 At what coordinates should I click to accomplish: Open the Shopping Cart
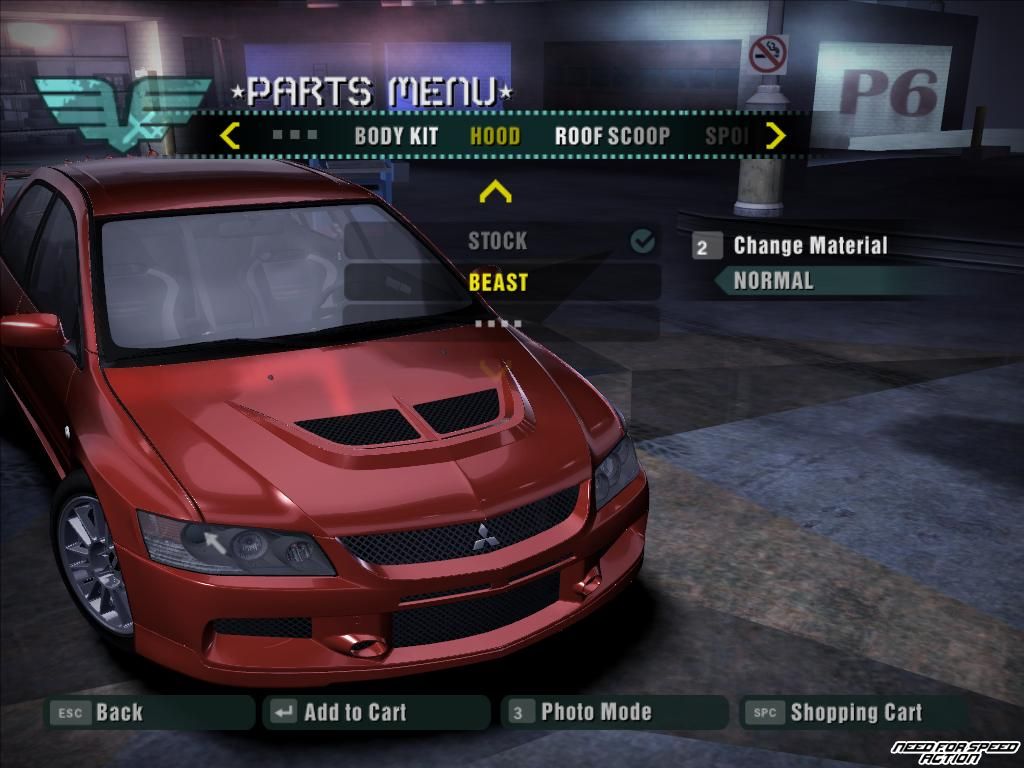[855, 713]
